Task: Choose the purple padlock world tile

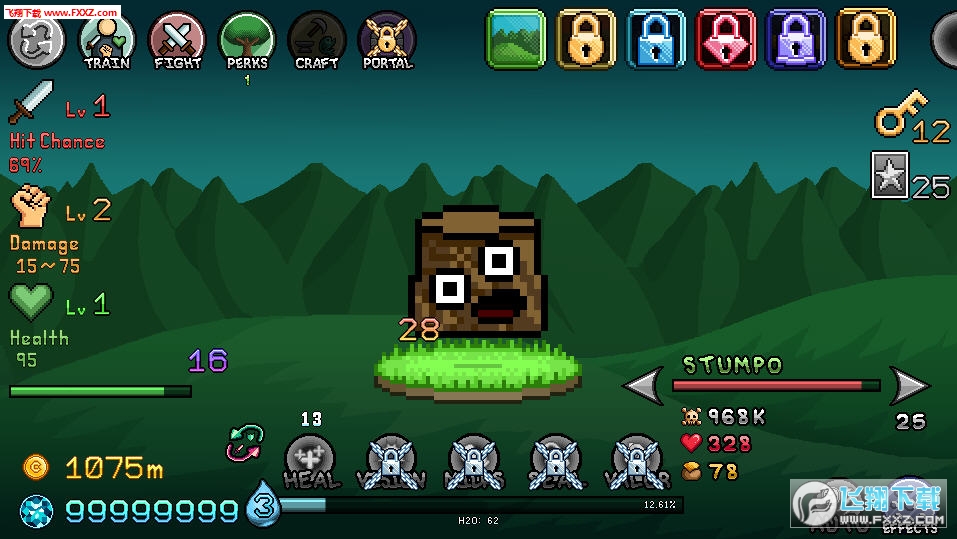Action: (x=796, y=40)
